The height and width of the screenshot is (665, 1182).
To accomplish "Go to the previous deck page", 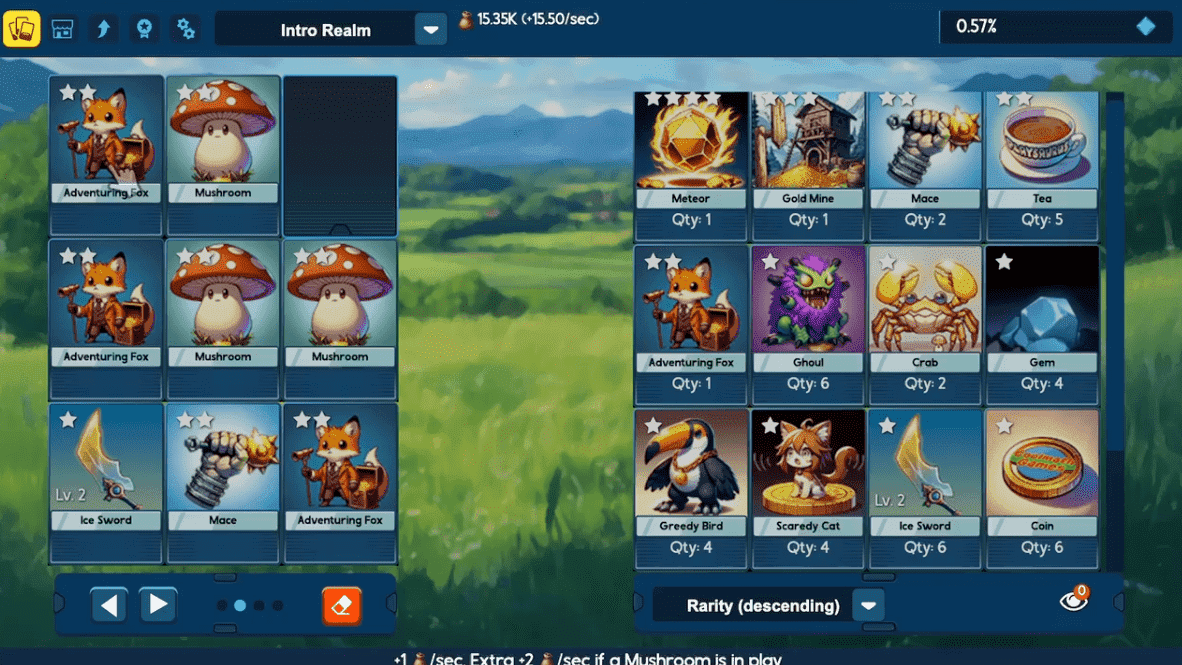I will pyautogui.click(x=109, y=605).
